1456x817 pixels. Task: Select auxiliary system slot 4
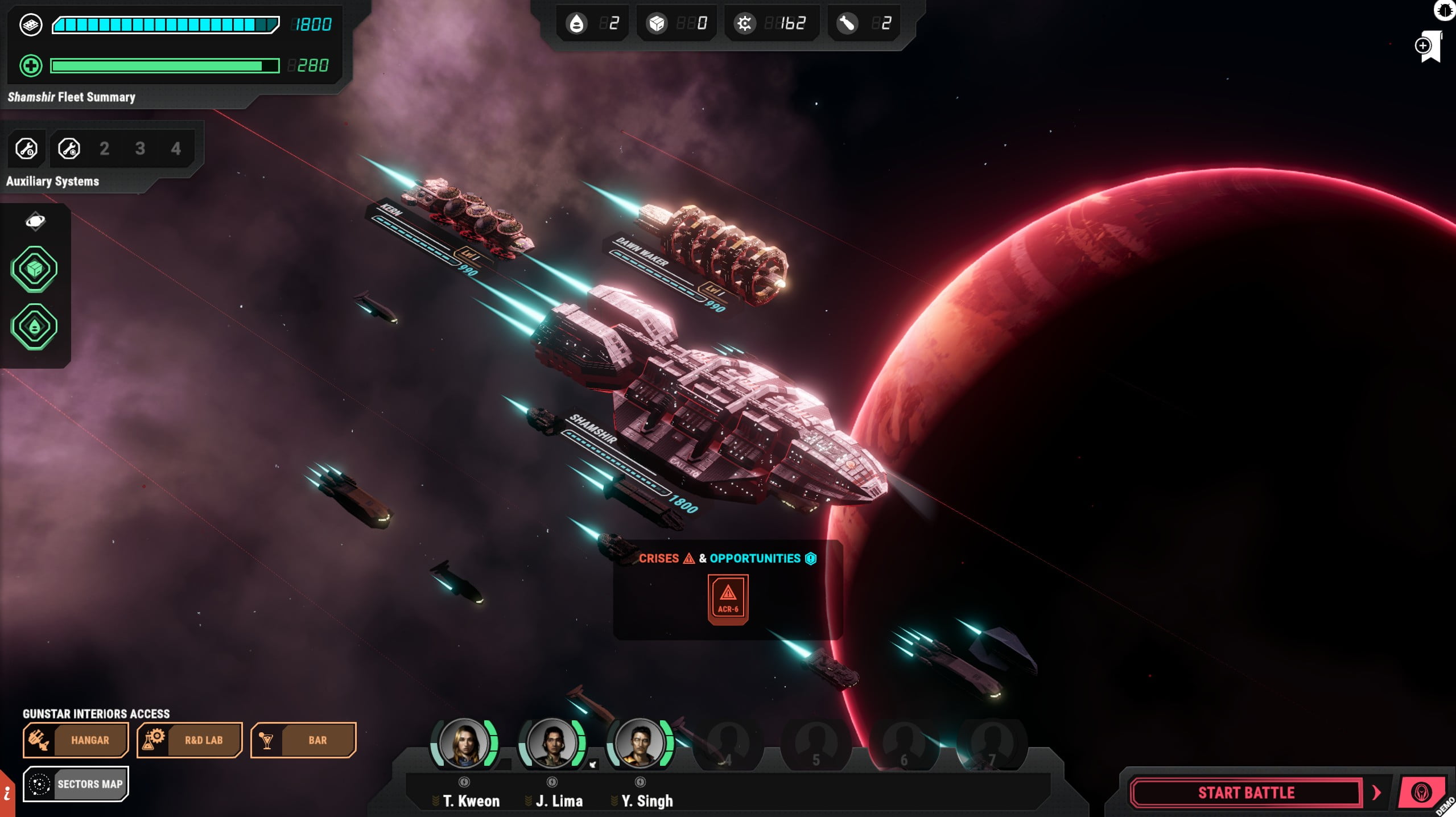click(x=176, y=149)
